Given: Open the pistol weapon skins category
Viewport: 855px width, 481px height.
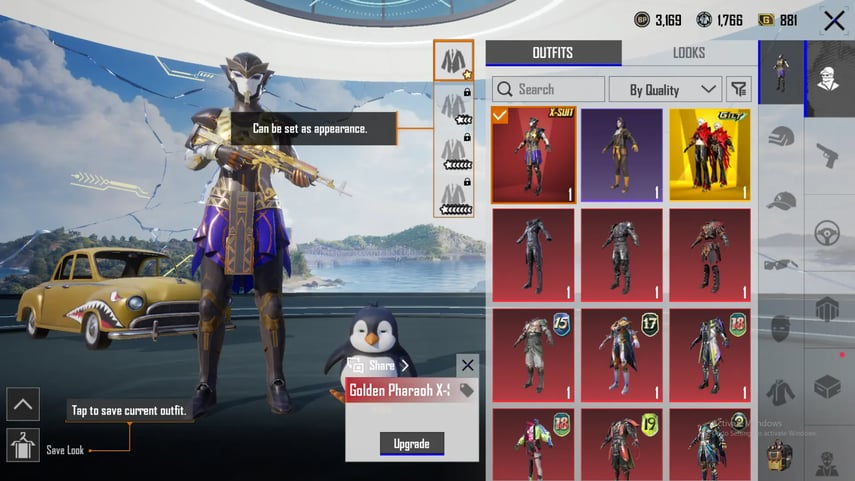Looking at the screenshot, I should coord(827,155).
